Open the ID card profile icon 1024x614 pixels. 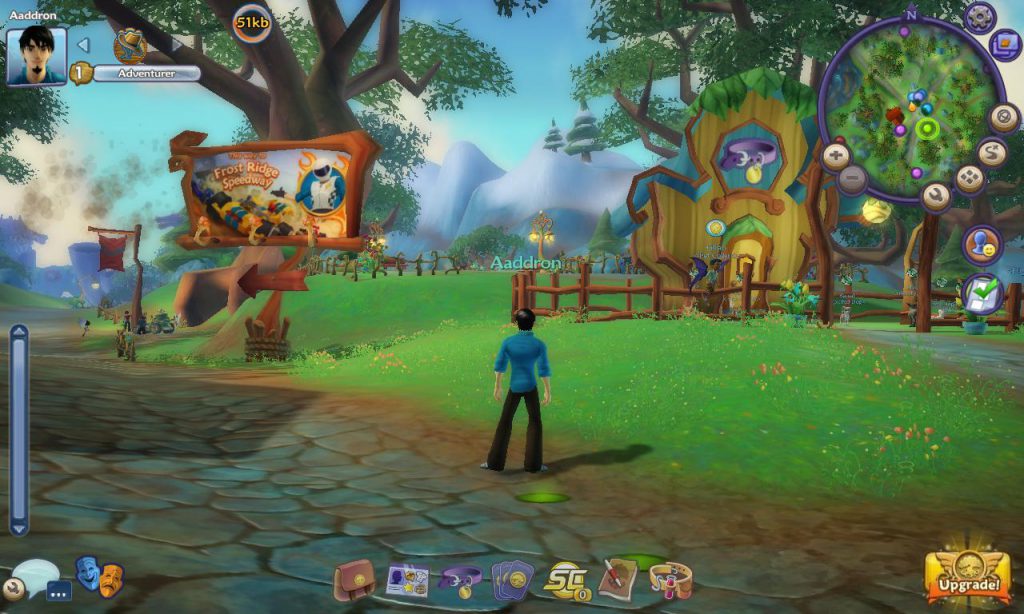[x=407, y=580]
